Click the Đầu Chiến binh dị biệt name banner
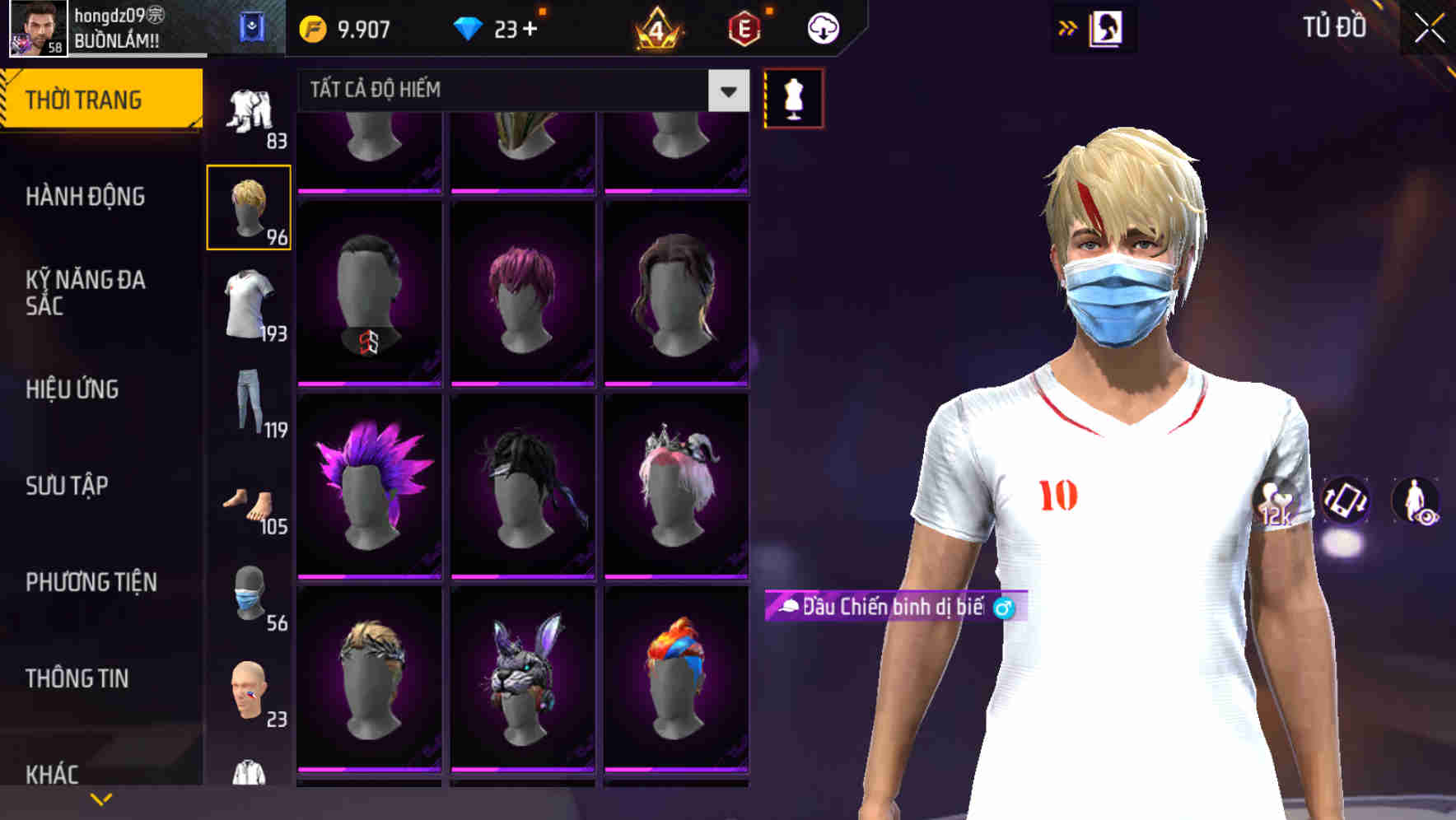Screen dimensions: 1456x820 [x=885, y=608]
